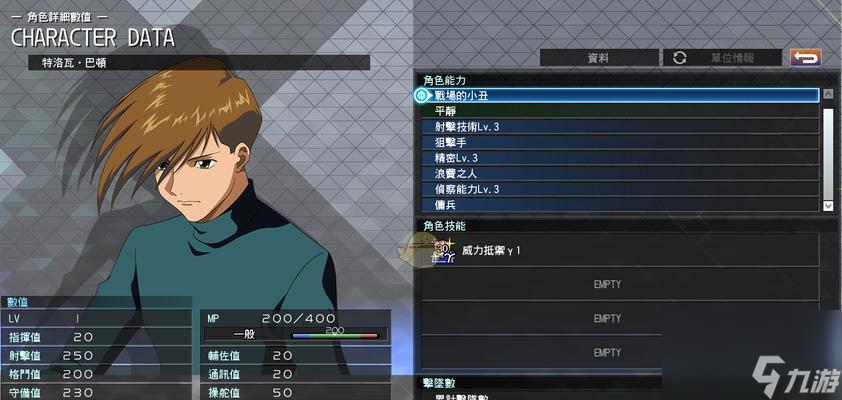Select 射擊技術Lv.3 in the ability list

[620, 127]
